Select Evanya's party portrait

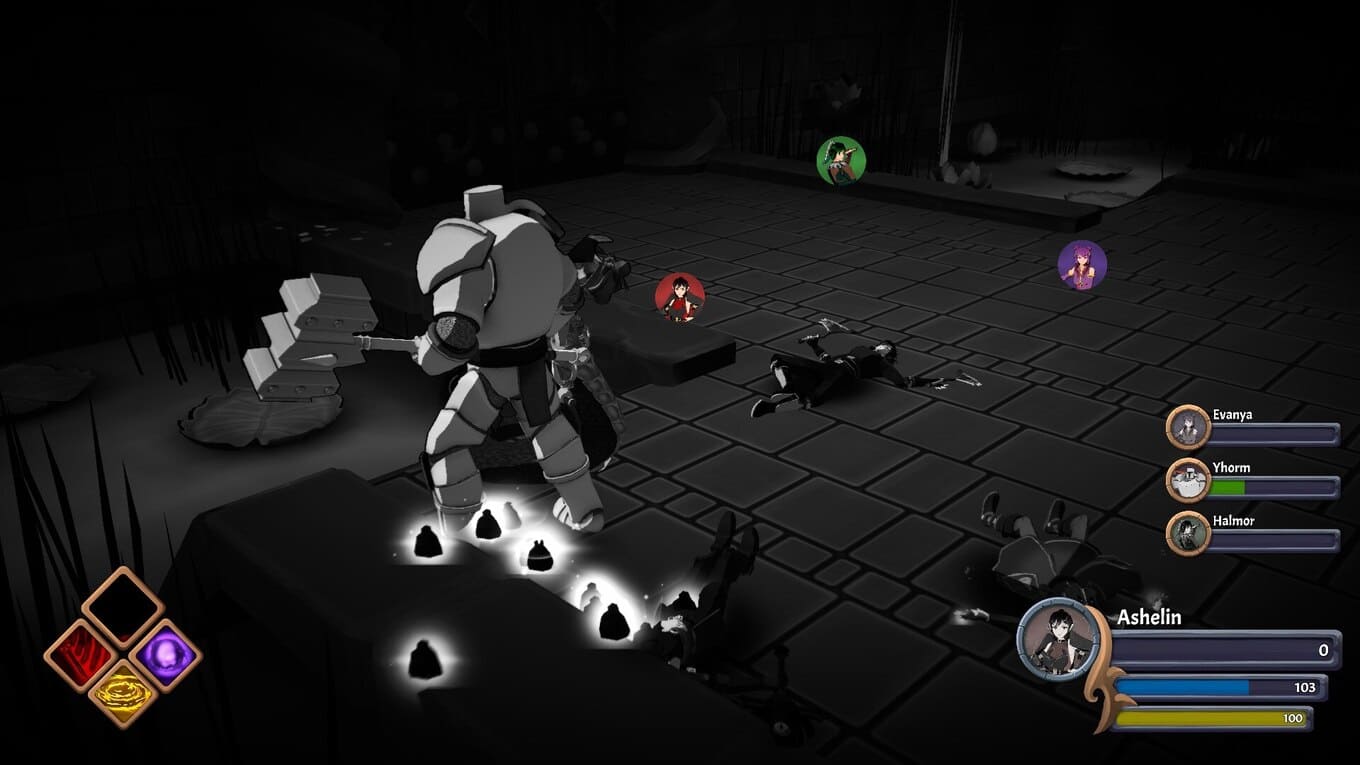coord(1189,427)
